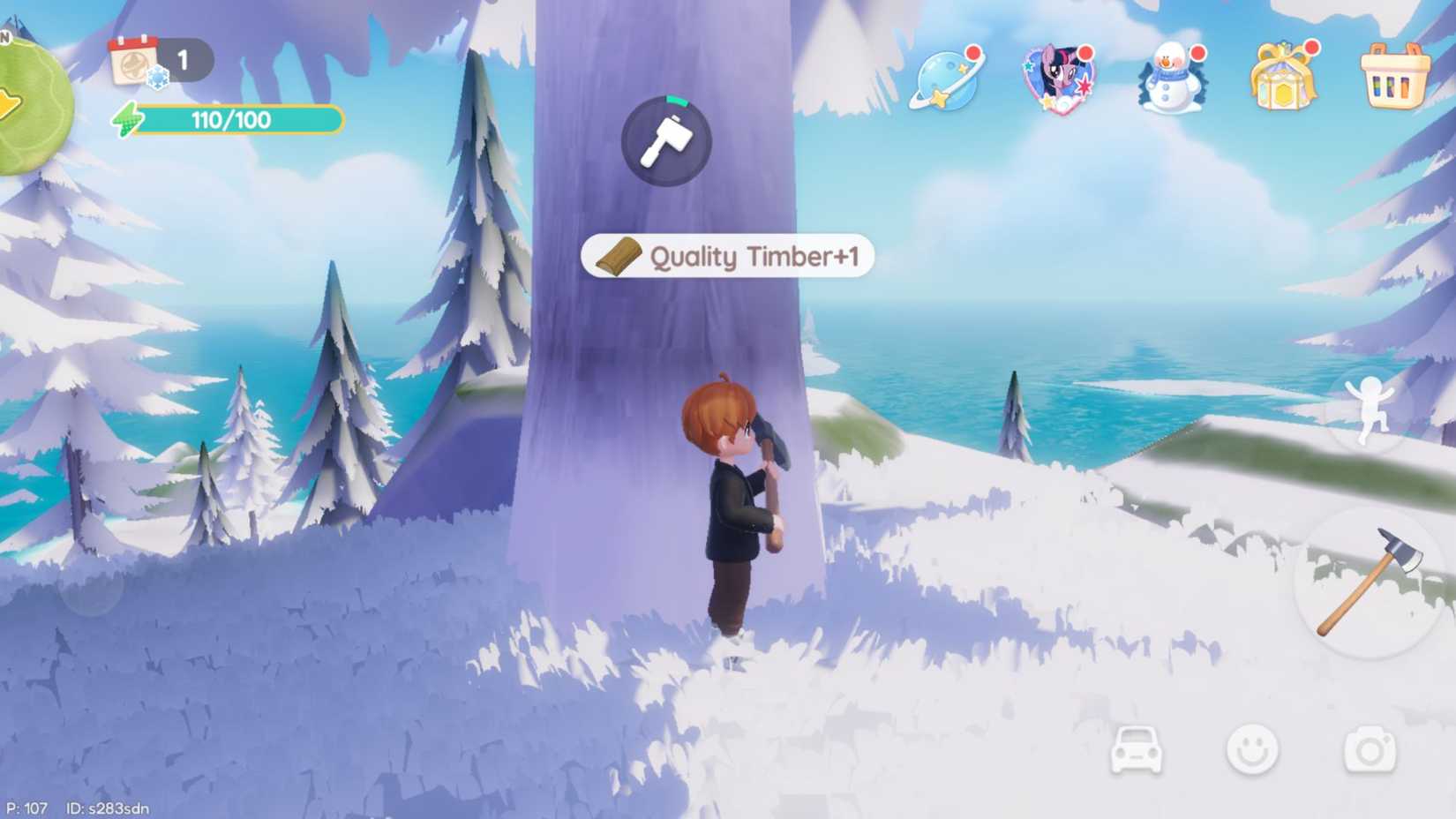Viewport: 1456px width, 819px height.
Task: Open the calendar daily event icon
Action: (x=132, y=59)
